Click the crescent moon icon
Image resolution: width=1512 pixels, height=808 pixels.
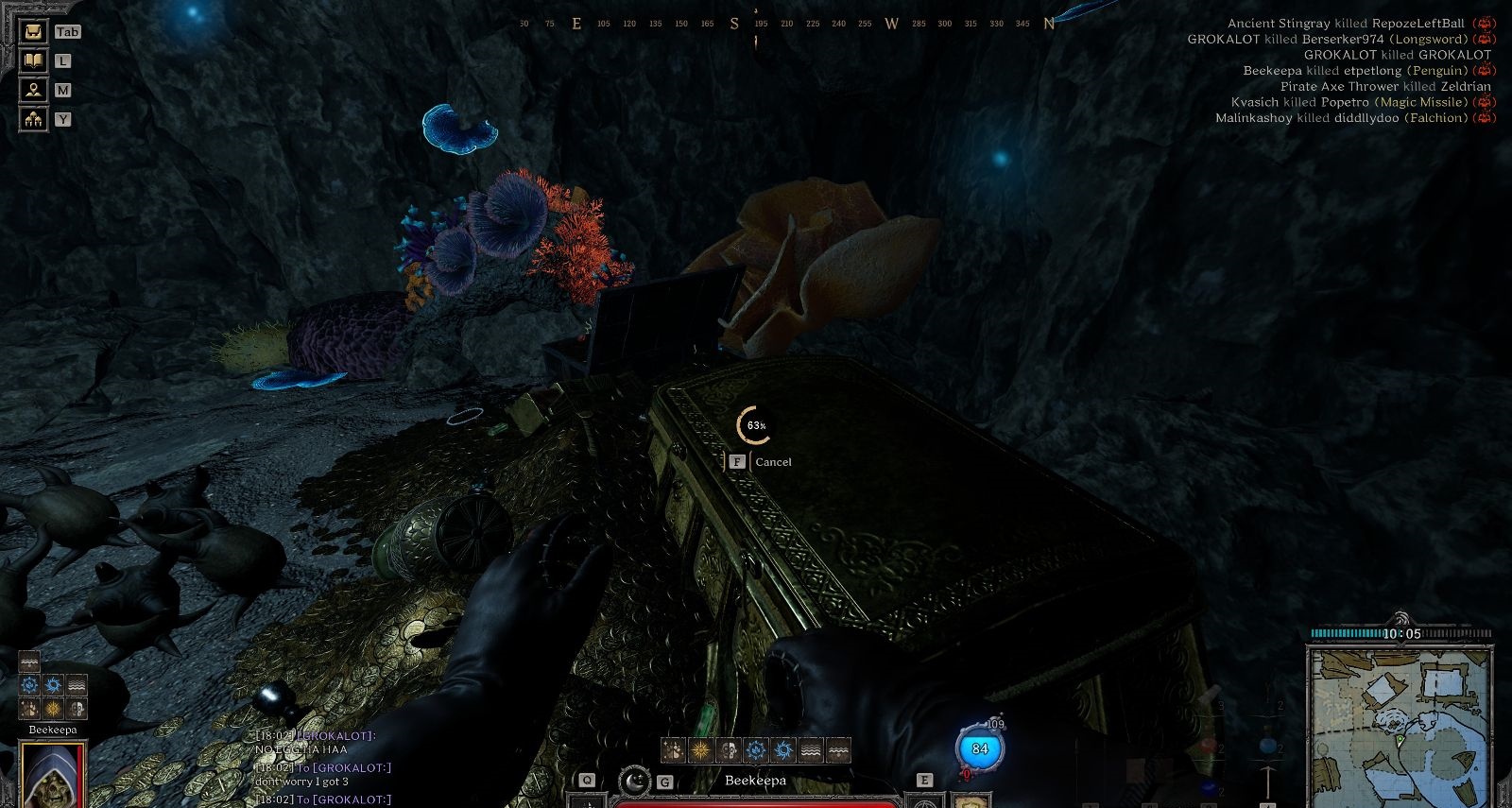click(x=635, y=781)
